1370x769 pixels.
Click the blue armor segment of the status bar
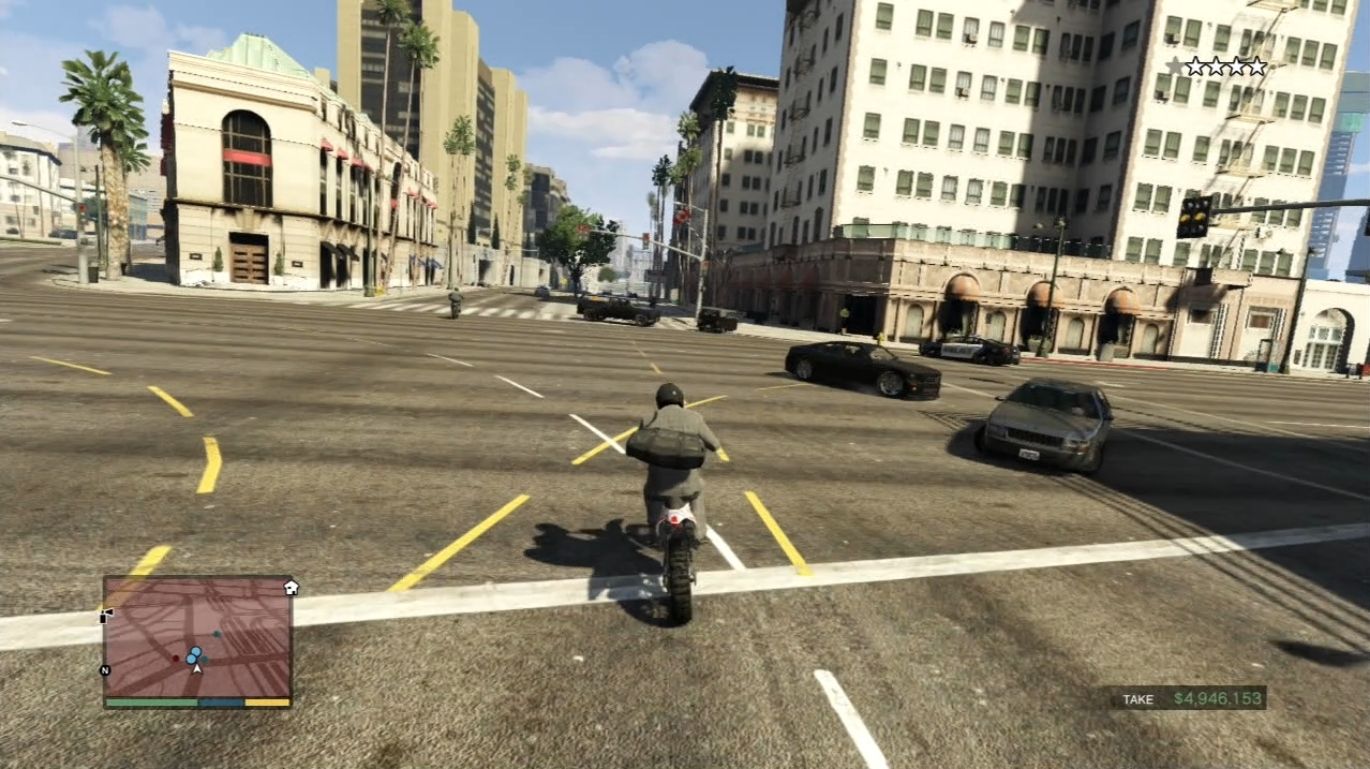pyautogui.click(x=221, y=702)
